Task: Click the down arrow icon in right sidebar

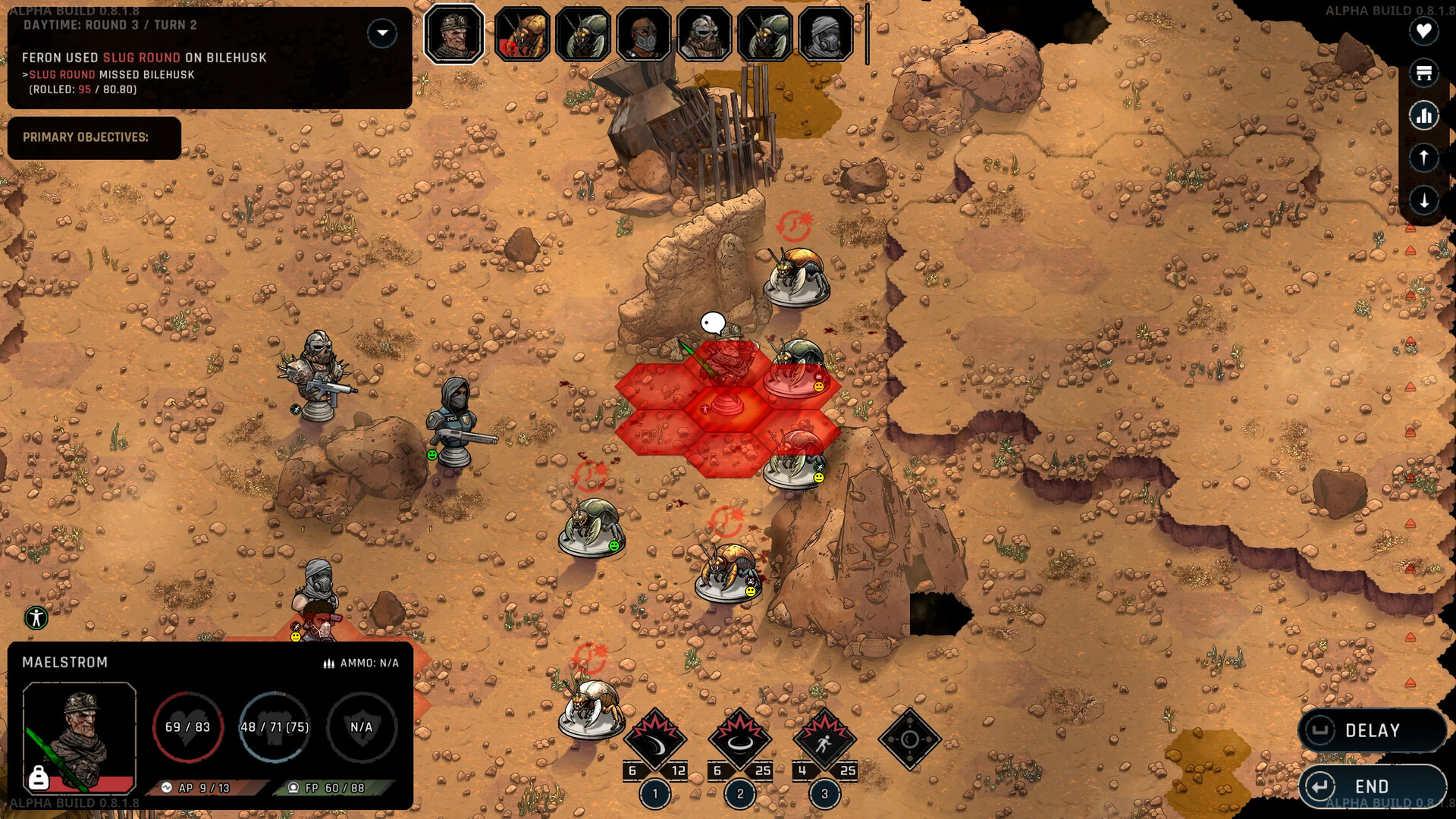Action: point(1424,200)
